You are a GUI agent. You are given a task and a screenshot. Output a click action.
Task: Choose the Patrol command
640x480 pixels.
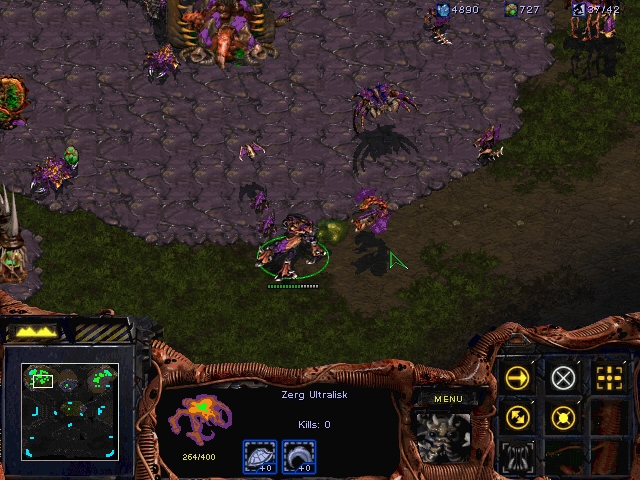click(x=517, y=417)
